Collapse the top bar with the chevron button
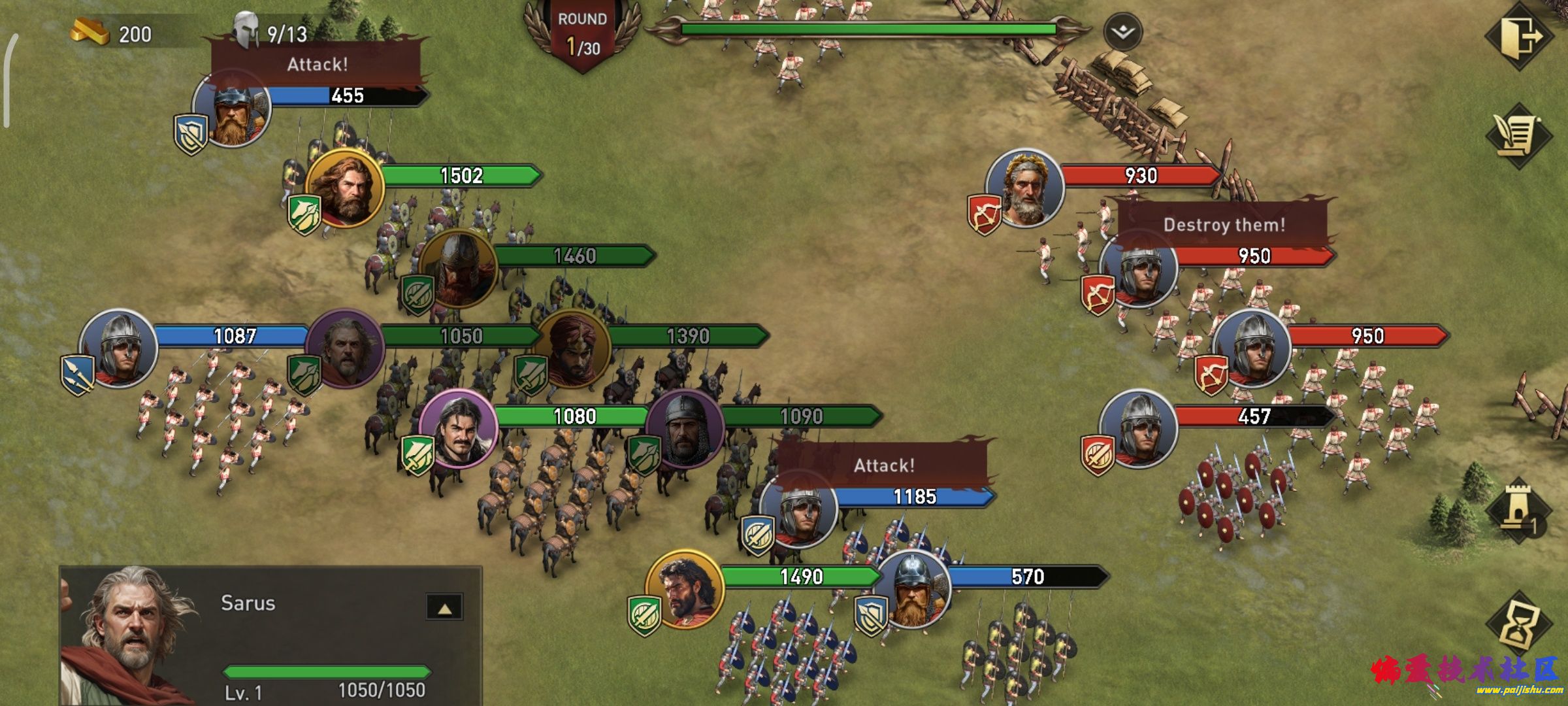Viewport: 1568px width, 706px height. click(x=1122, y=32)
